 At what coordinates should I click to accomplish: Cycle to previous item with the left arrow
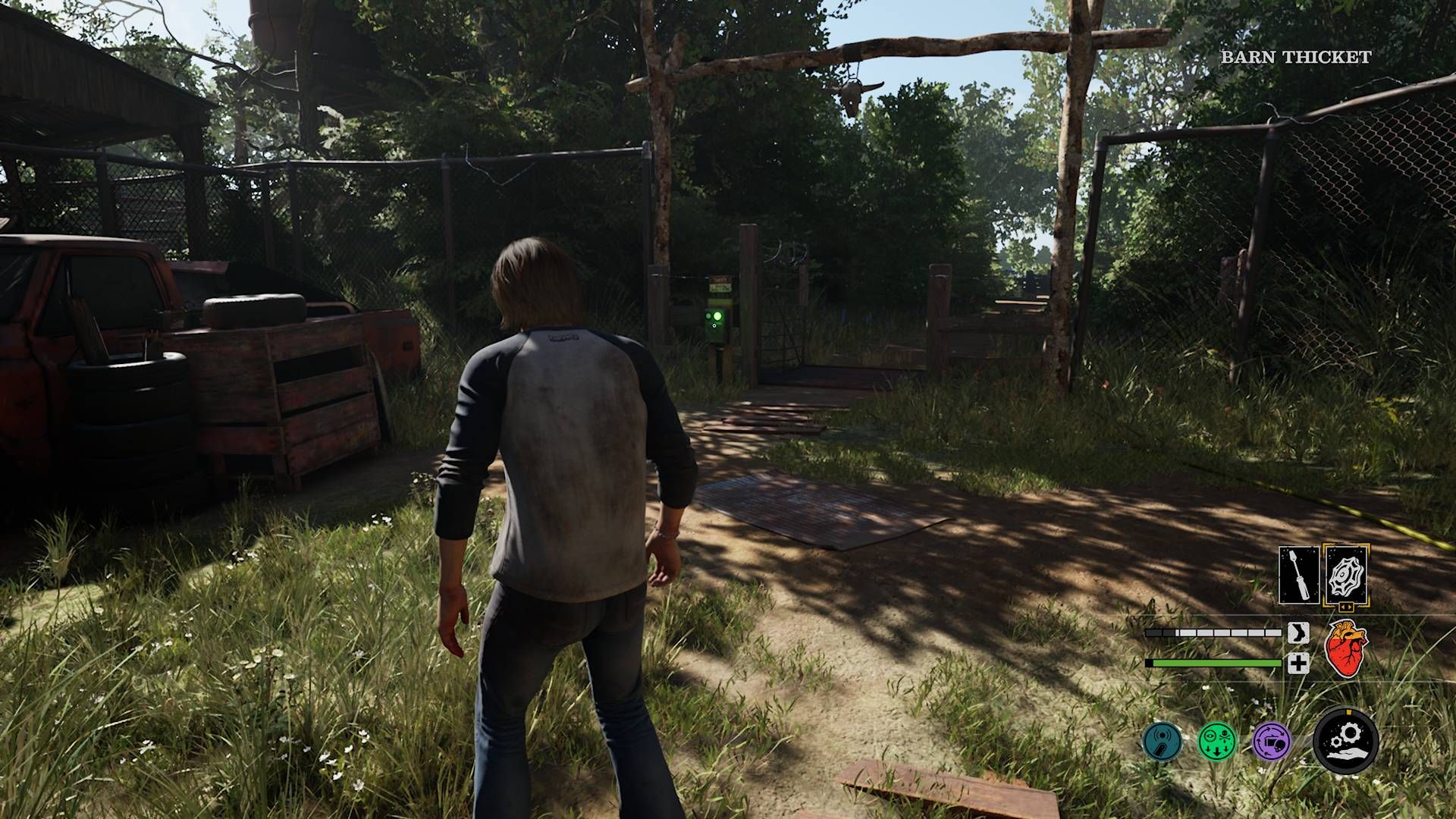(x=1343, y=607)
